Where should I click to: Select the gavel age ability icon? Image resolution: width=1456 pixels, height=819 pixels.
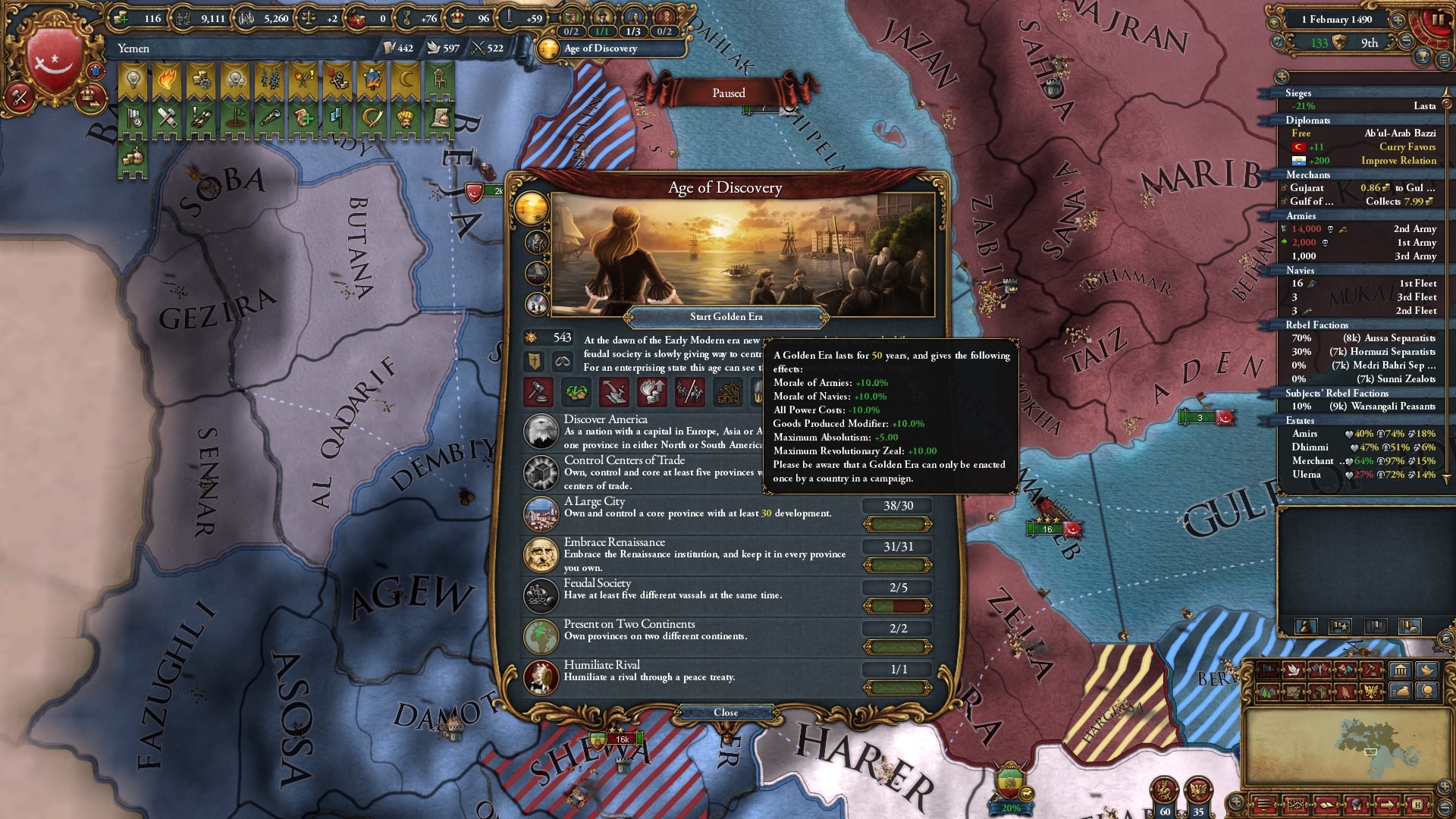(x=538, y=392)
